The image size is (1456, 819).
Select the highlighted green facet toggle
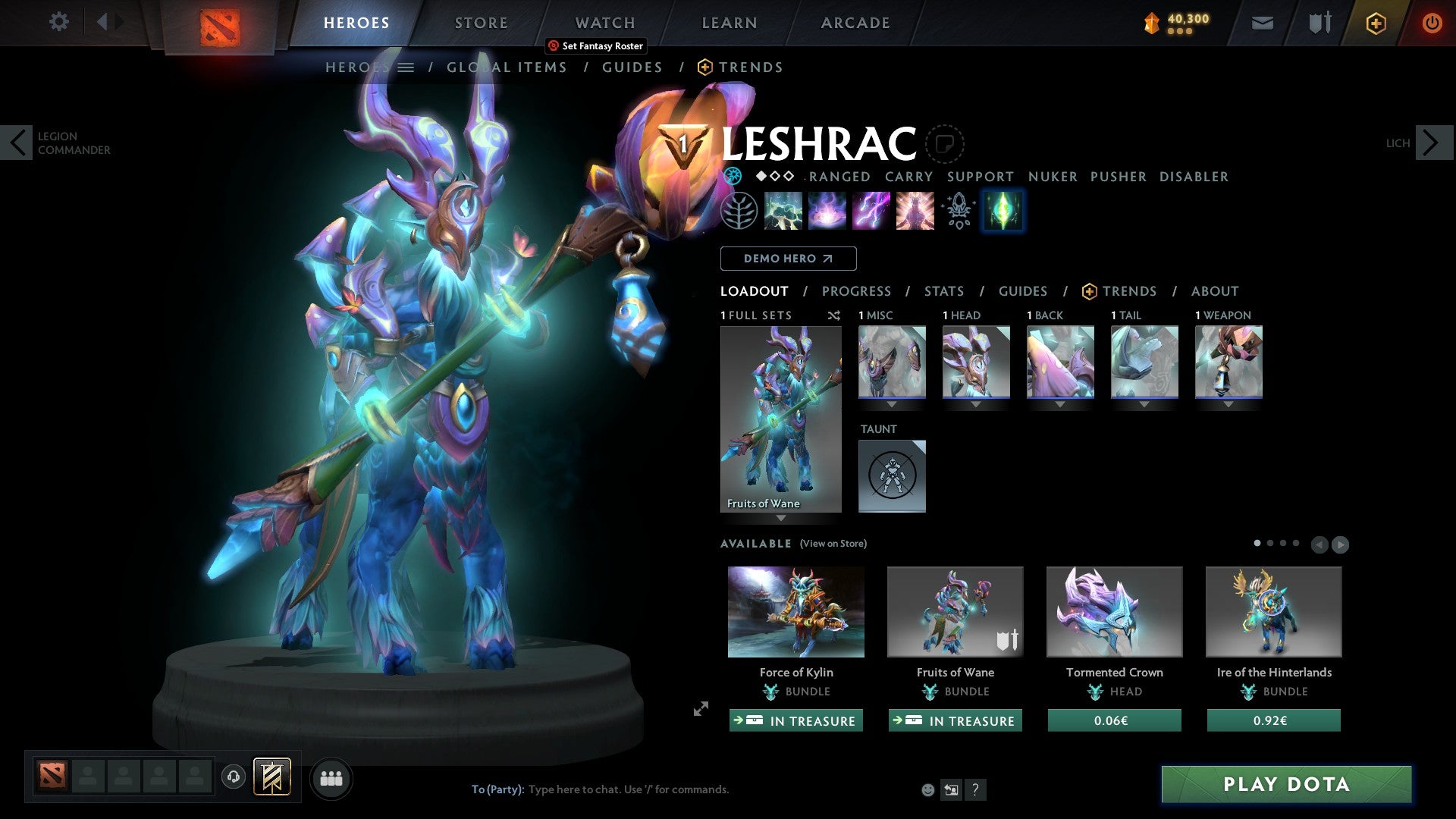tap(1003, 212)
